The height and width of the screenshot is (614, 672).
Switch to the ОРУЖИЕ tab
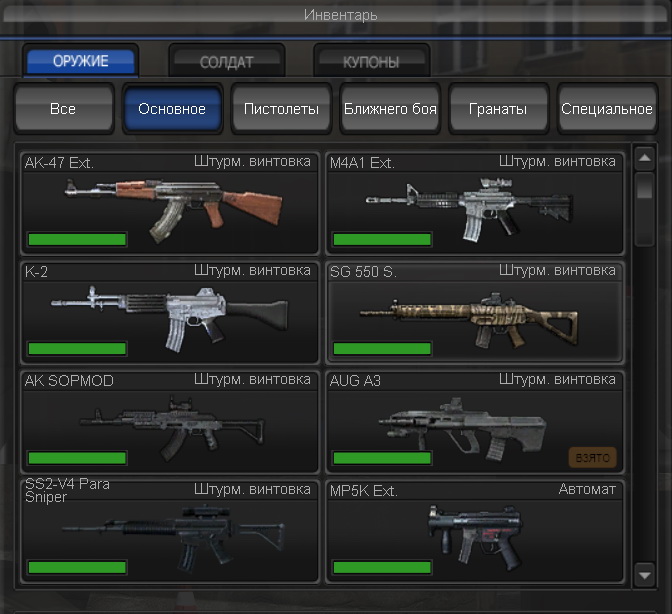tap(81, 61)
